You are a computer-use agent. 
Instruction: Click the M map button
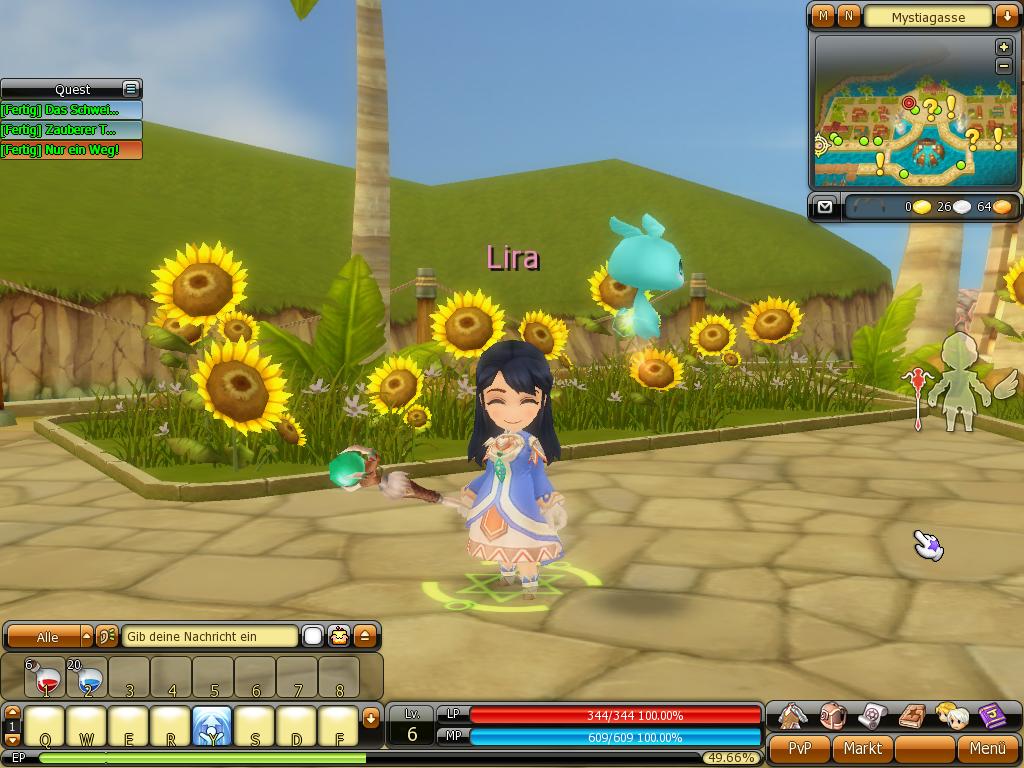pyautogui.click(x=823, y=16)
